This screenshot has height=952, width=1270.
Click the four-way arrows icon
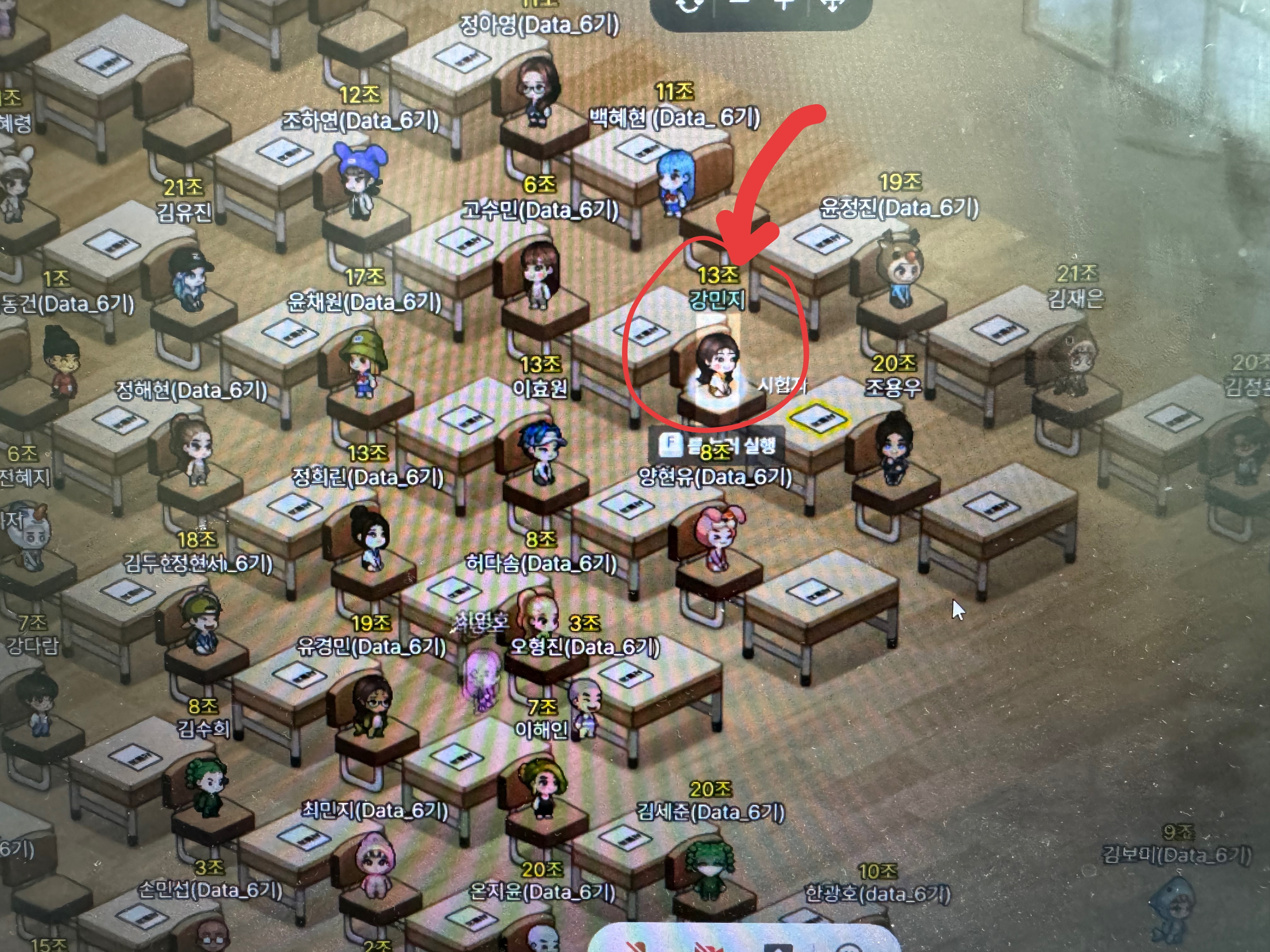pos(832,5)
